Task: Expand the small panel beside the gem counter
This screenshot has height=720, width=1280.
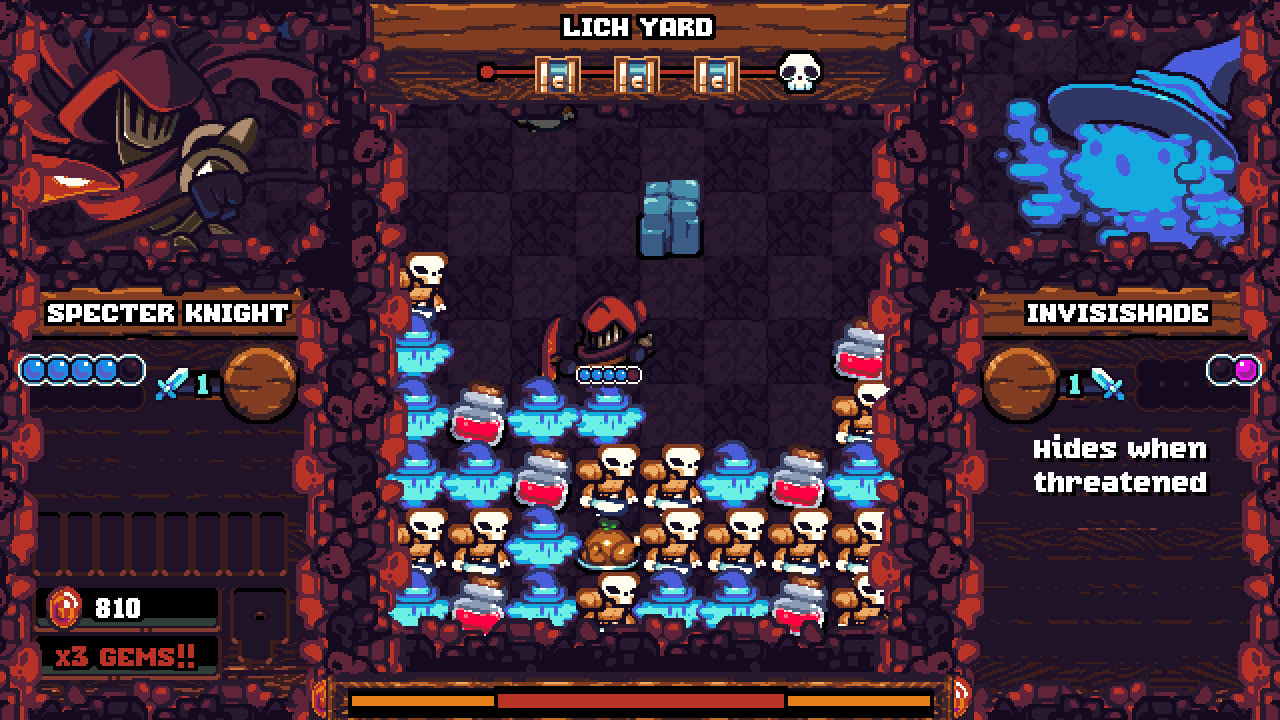Action: [x=260, y=614]
